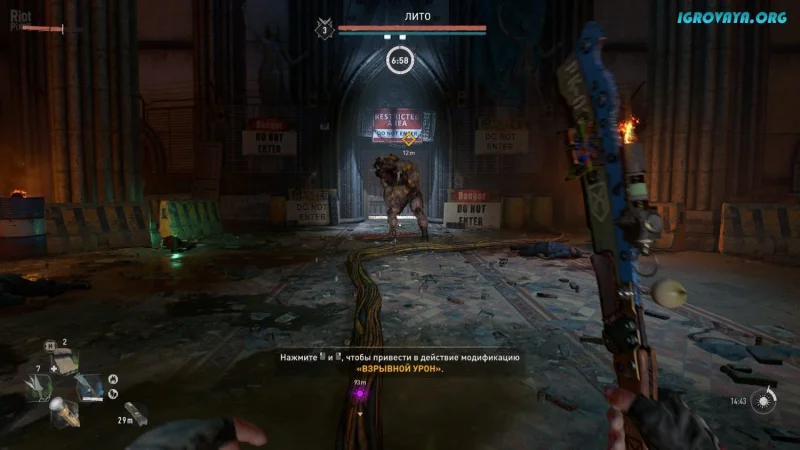800x450 pixels.
Task: Open the igrovaya.org watermark link
Action: click(x=733, y=18)
